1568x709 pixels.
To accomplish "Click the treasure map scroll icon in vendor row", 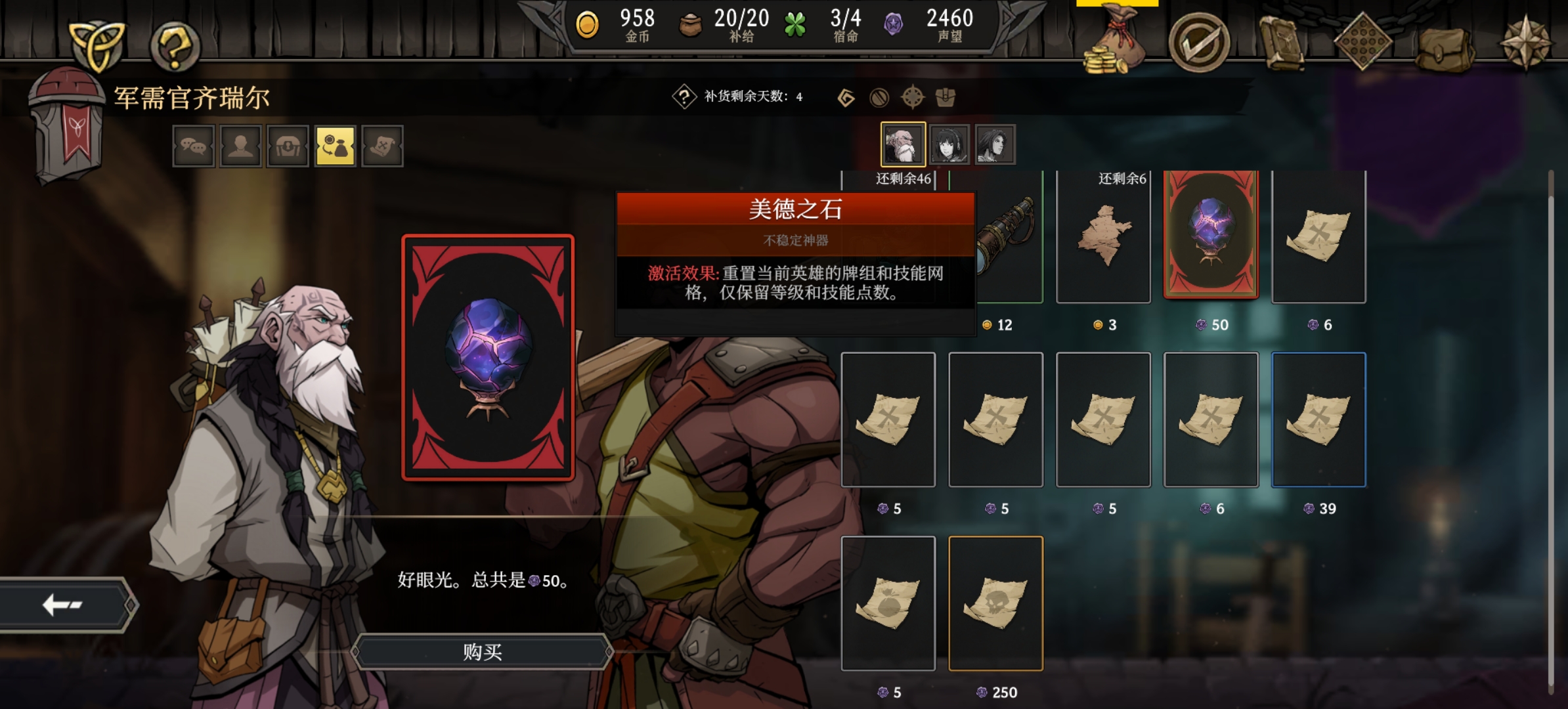I will tap(383, 146).
